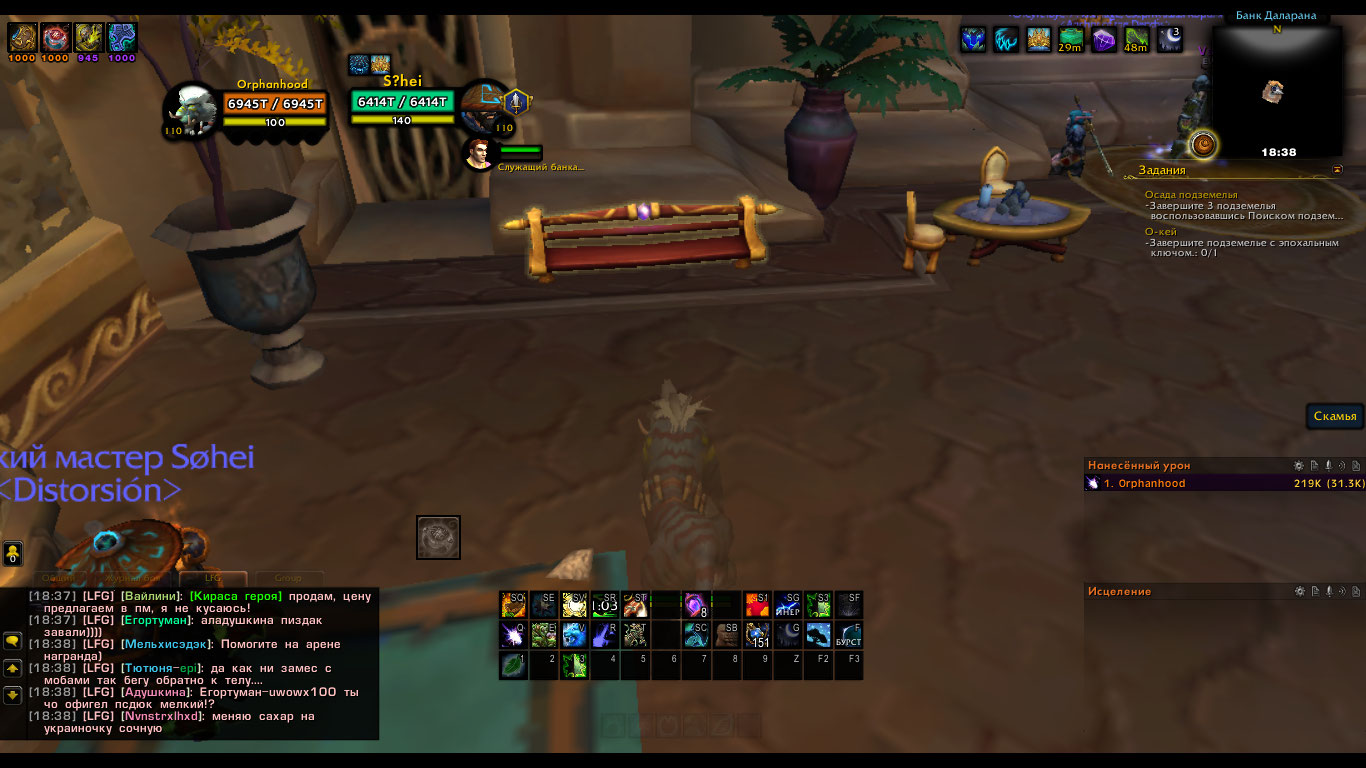This screenshot has height=768, width=1366.
Task: Select the target-of-target bank clerk portrait
Action: pyautogui.click(x=477, y=153)
